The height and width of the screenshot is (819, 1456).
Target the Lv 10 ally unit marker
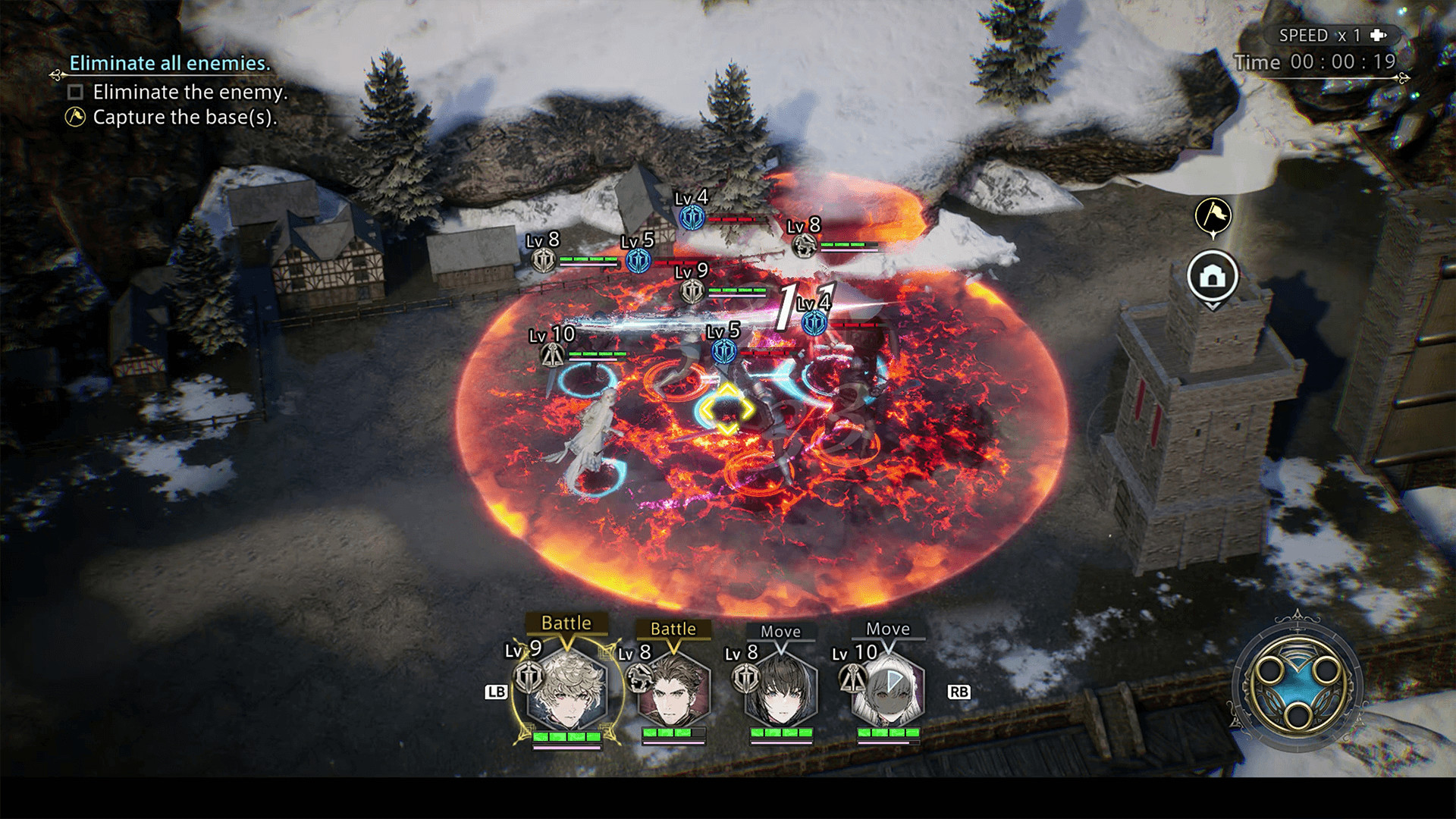(551, 354)
